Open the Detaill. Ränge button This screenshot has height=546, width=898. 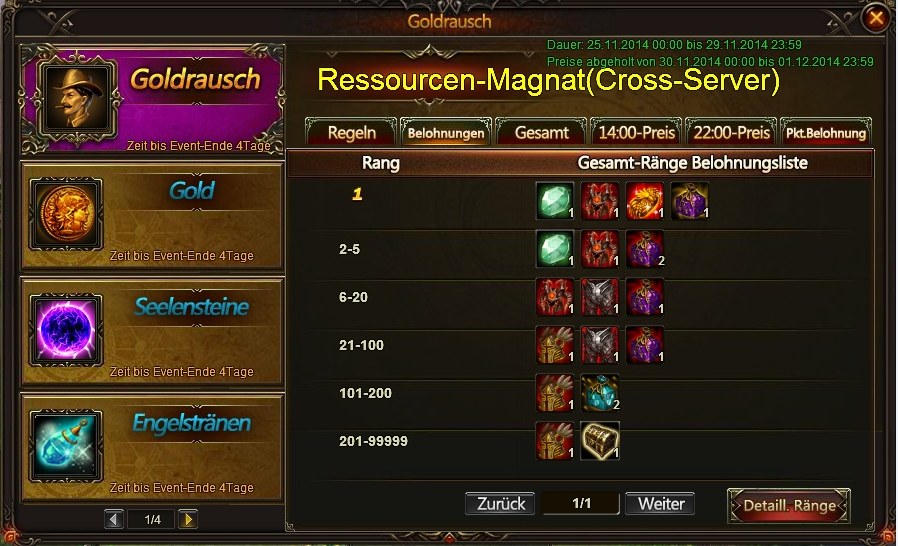click(789, 506)
